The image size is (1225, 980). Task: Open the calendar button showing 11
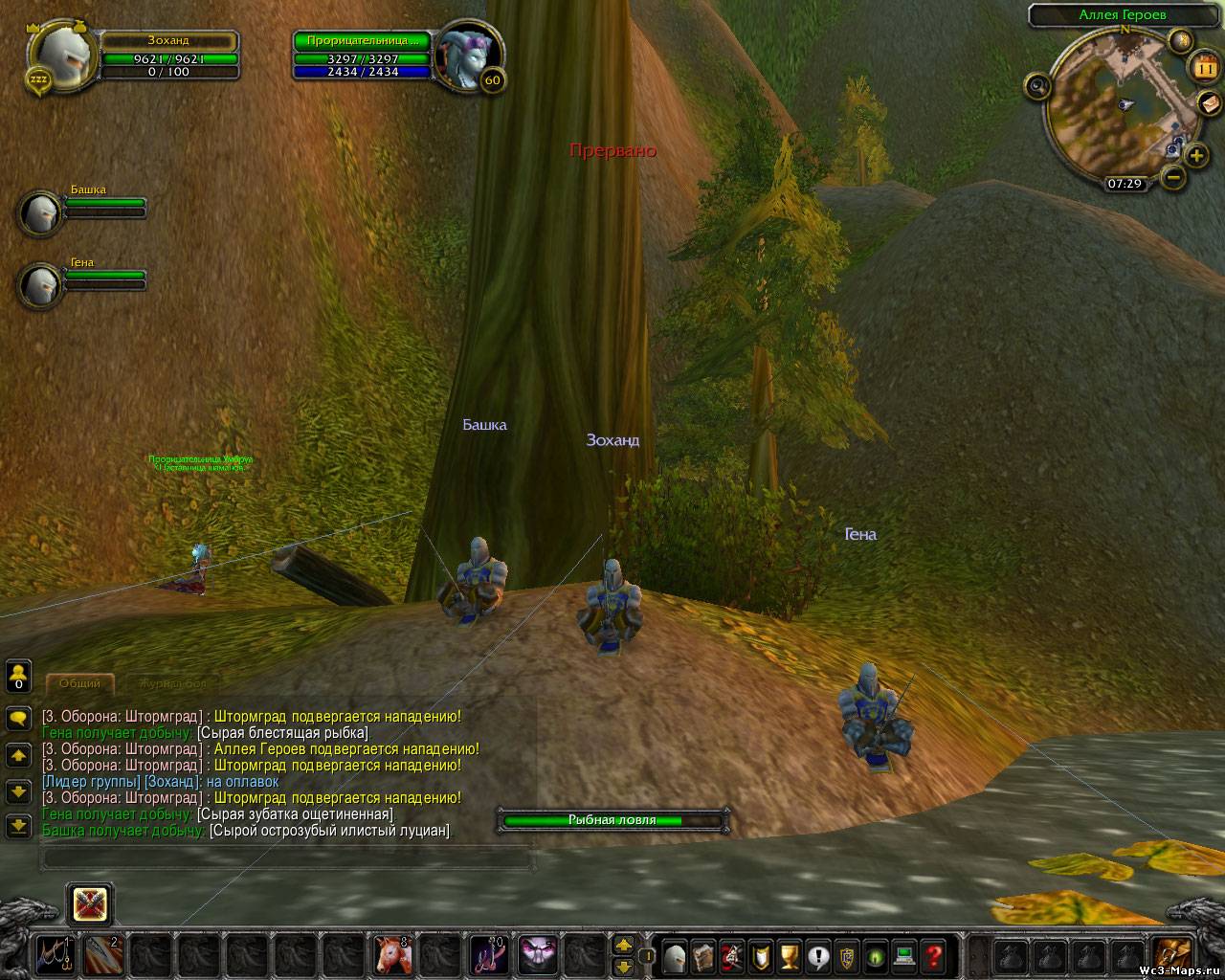(1203, 68)
